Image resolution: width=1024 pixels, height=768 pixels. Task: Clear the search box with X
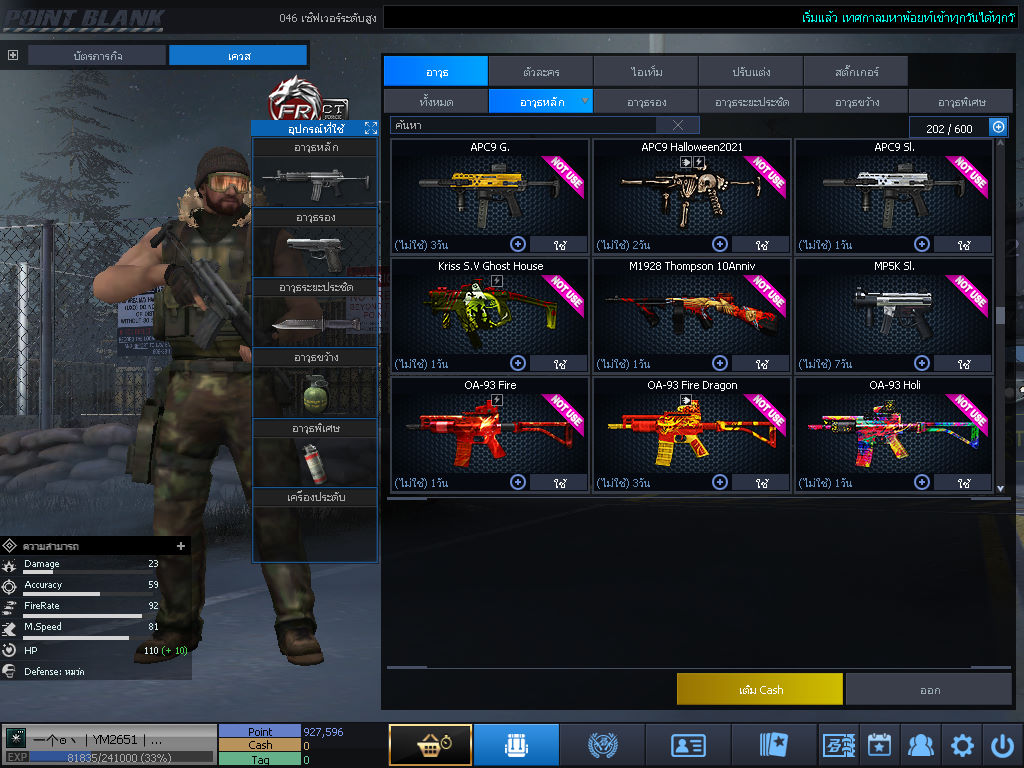point(678,125)
